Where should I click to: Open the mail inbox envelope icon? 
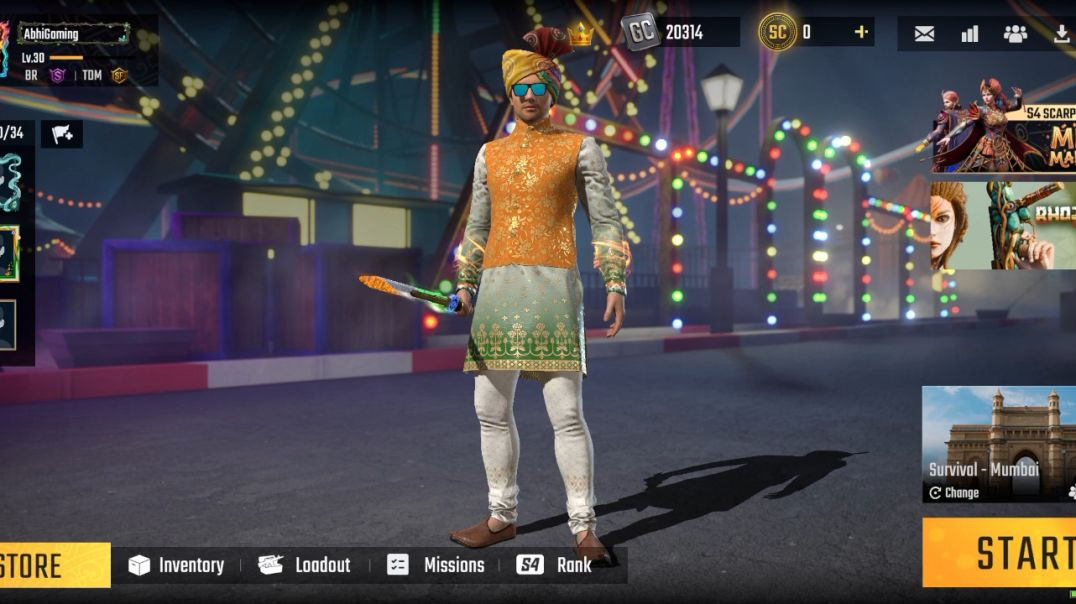click(x=924, y=34)
